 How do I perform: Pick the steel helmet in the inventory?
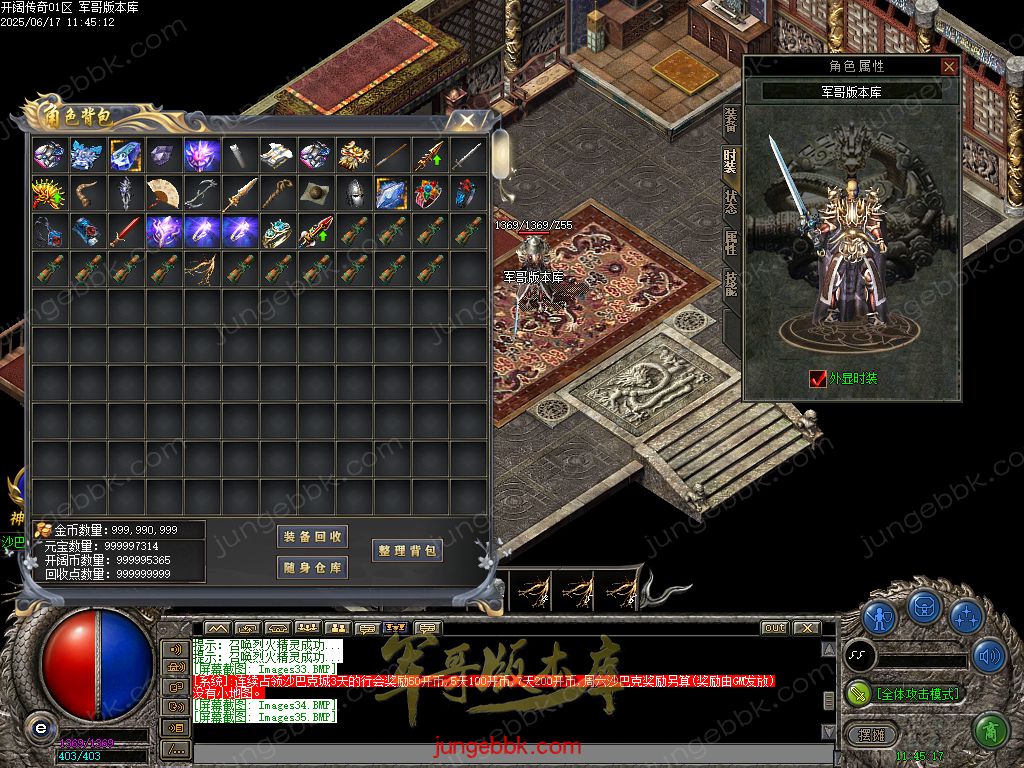[x=353, y=193]
